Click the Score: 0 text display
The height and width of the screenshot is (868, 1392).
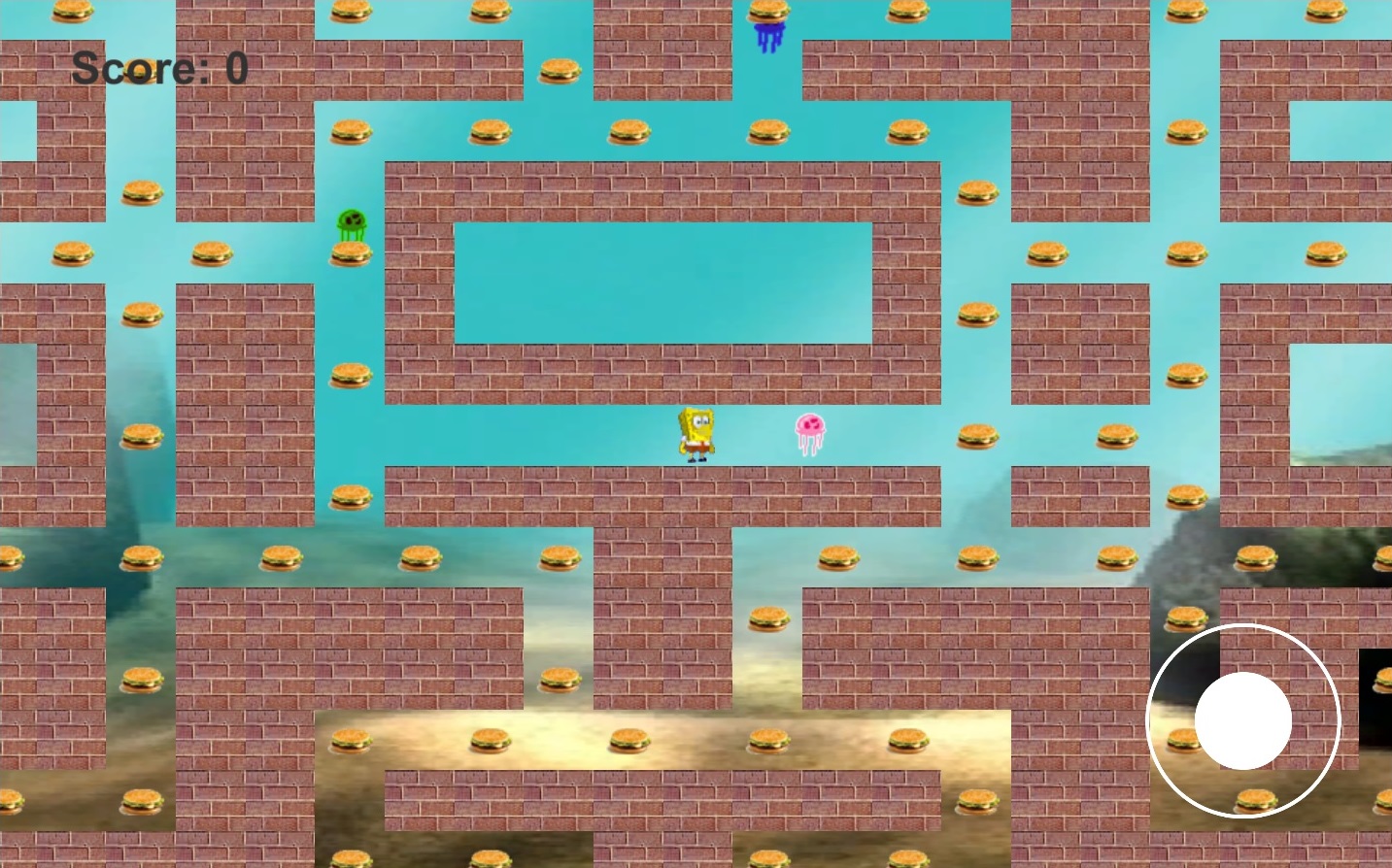coord(160,68)
